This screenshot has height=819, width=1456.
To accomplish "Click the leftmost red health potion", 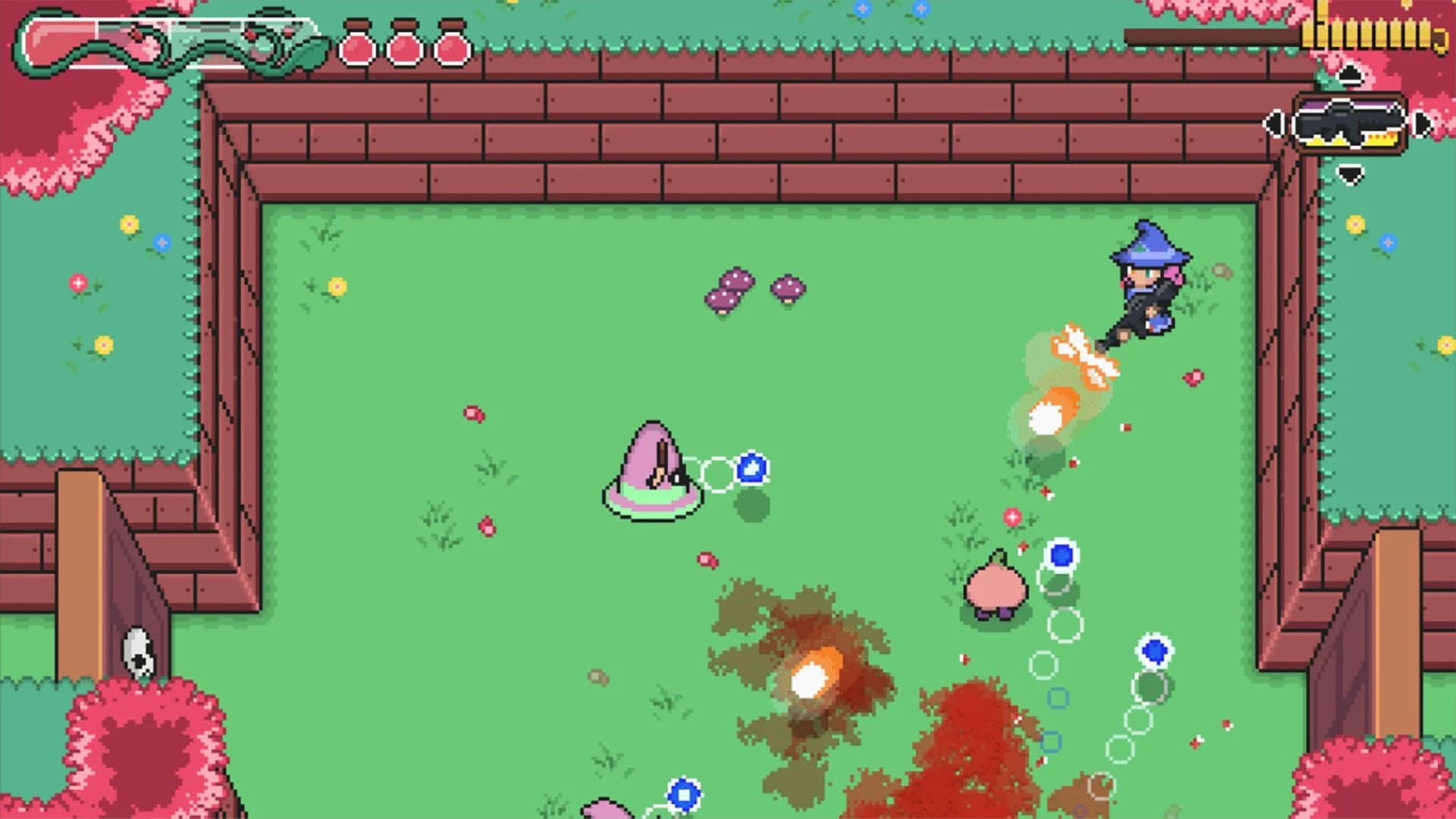I will pyautogui.click(x=357, y=46).
